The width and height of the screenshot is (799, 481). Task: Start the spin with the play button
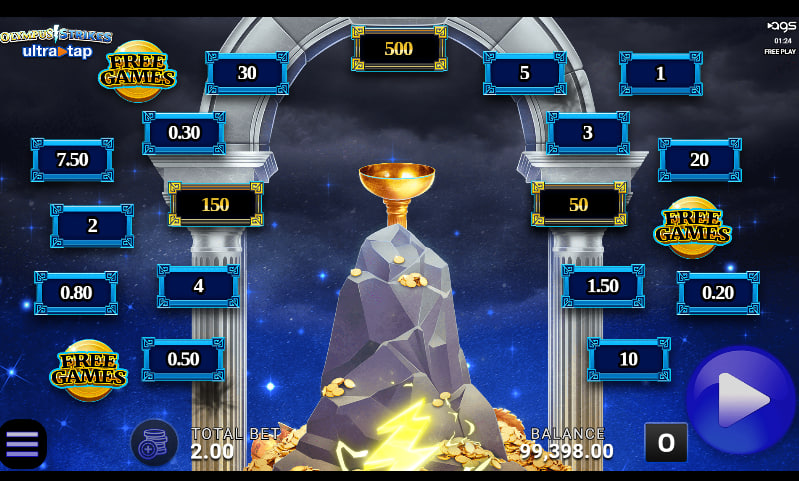click(741, 401)
